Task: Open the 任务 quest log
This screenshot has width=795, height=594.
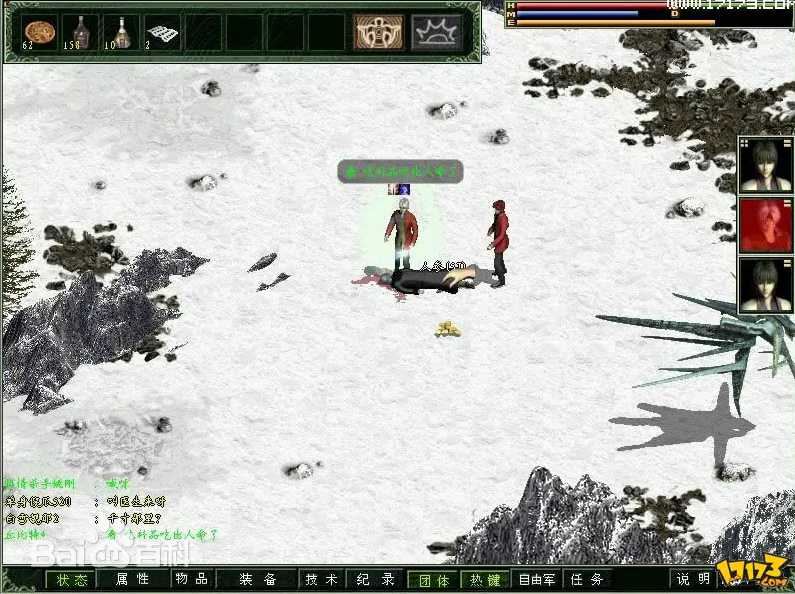Action: click(x=587, y=579)
